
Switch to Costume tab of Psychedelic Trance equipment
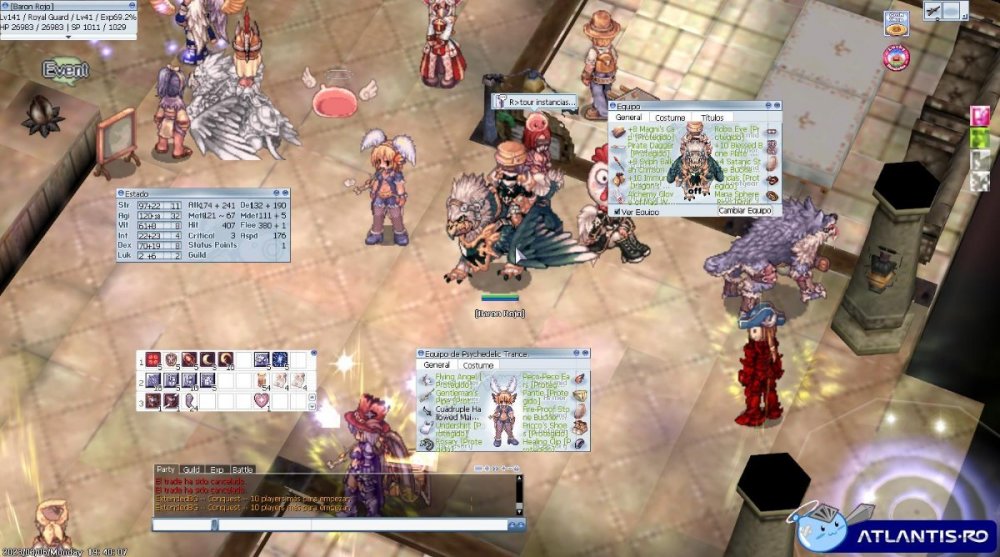(x=479, y=366)
